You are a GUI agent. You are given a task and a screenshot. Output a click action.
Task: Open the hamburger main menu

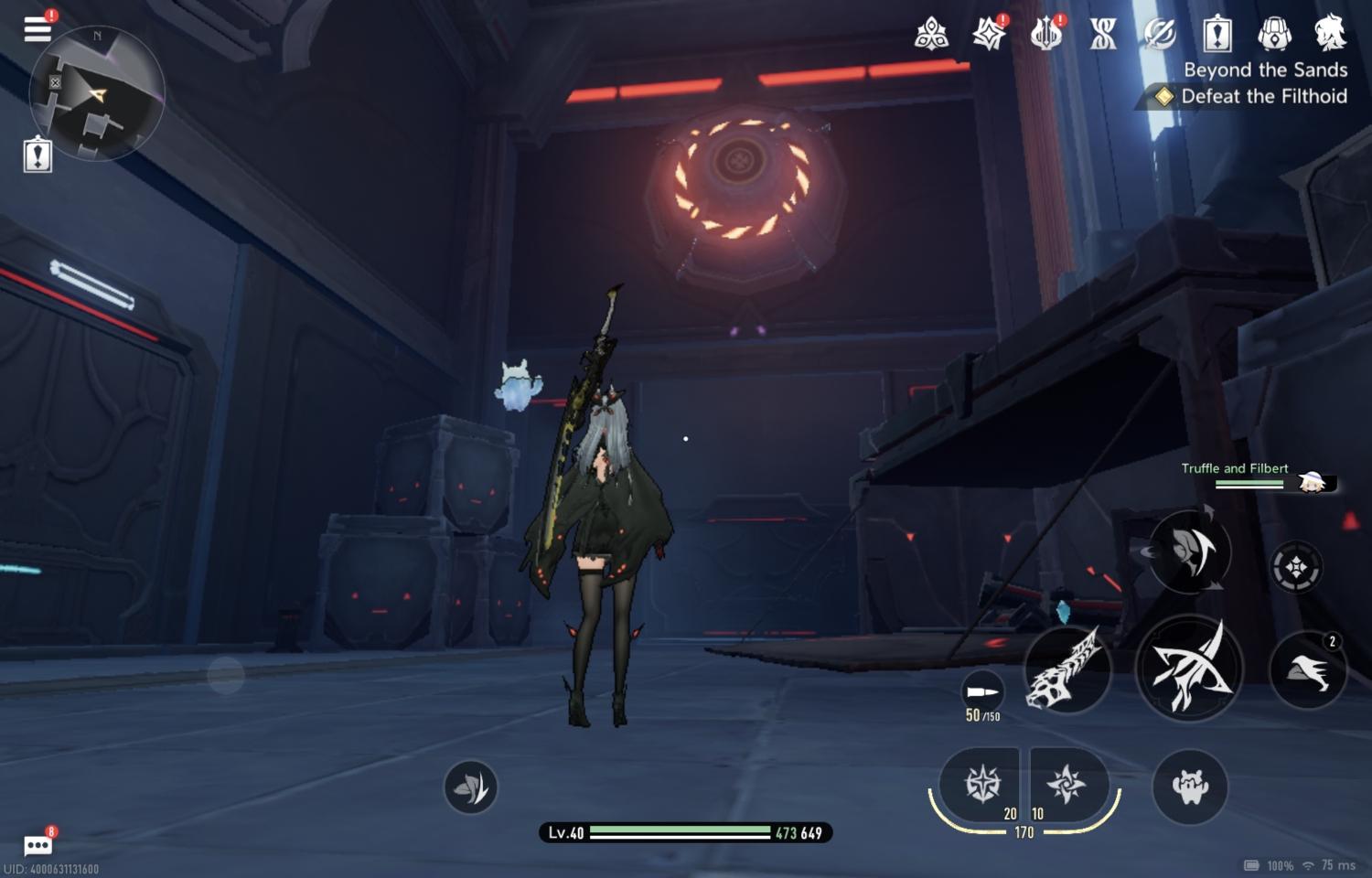point(38,28)
